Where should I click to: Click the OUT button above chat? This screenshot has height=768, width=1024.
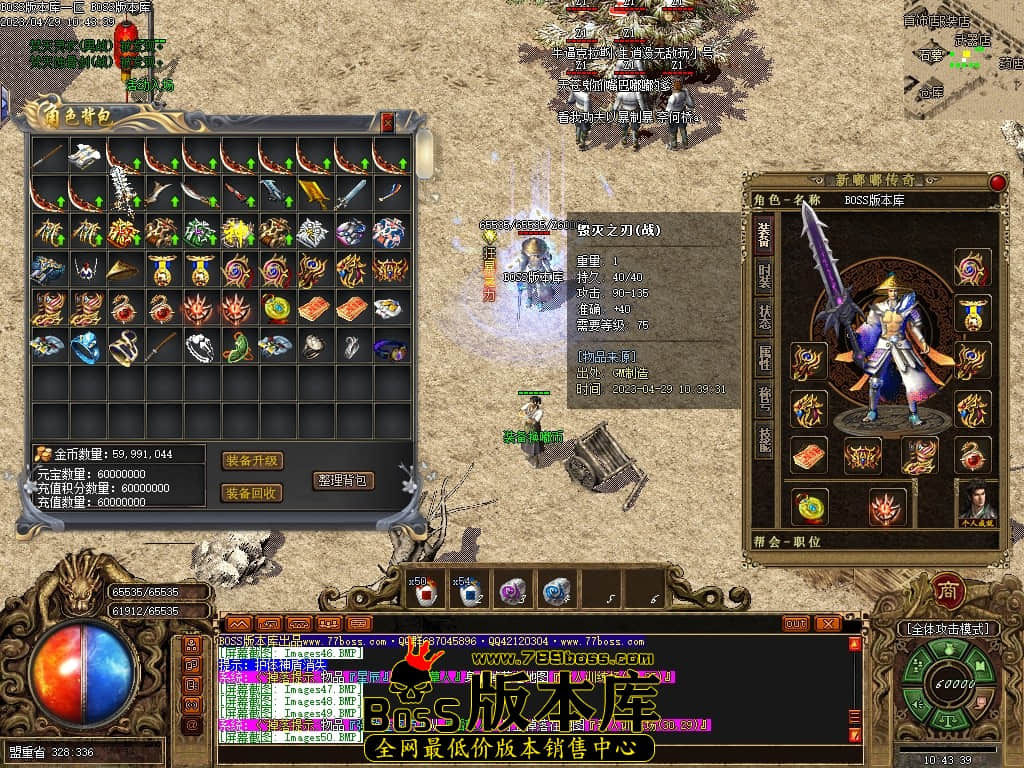796,623
